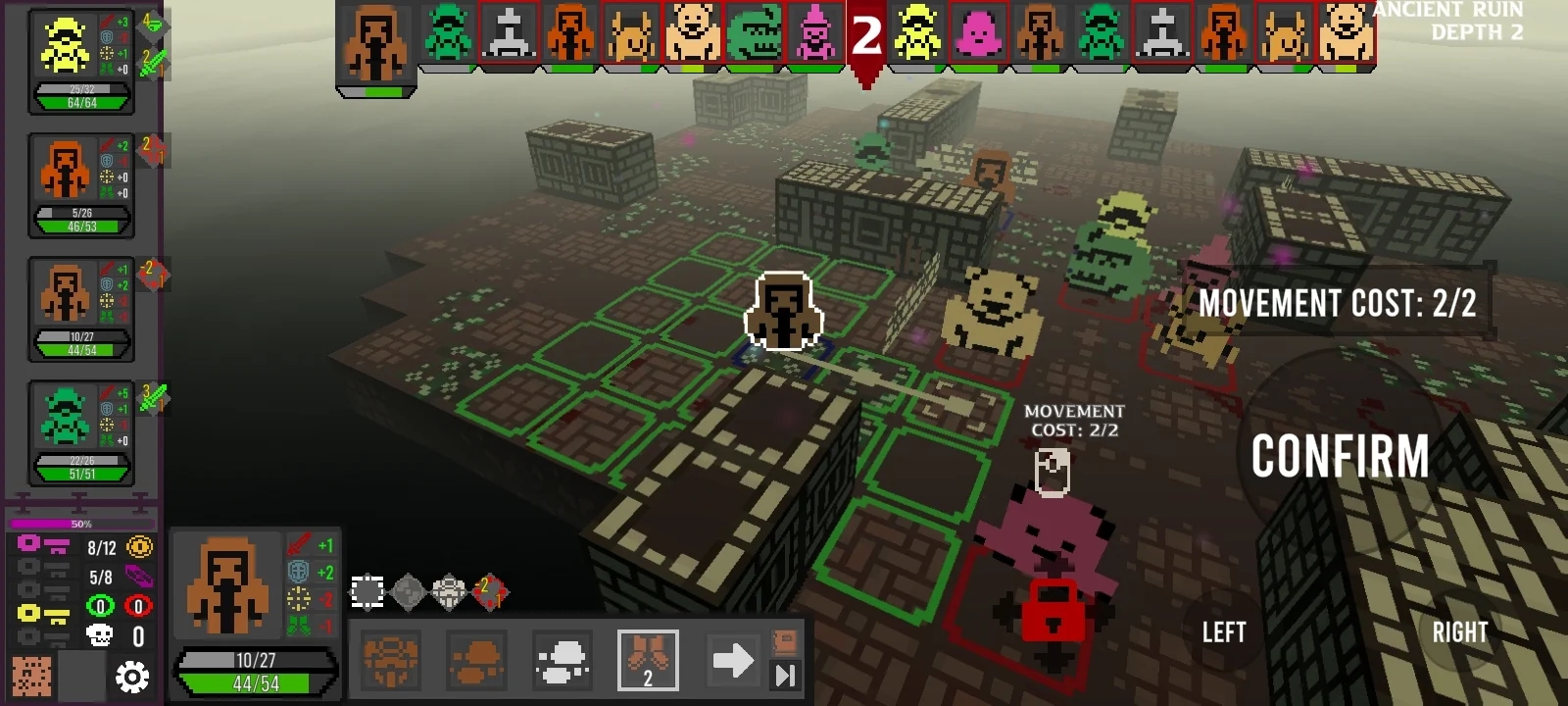Choose the first brown armor ability slot
1568x706 pixels.
391,660
